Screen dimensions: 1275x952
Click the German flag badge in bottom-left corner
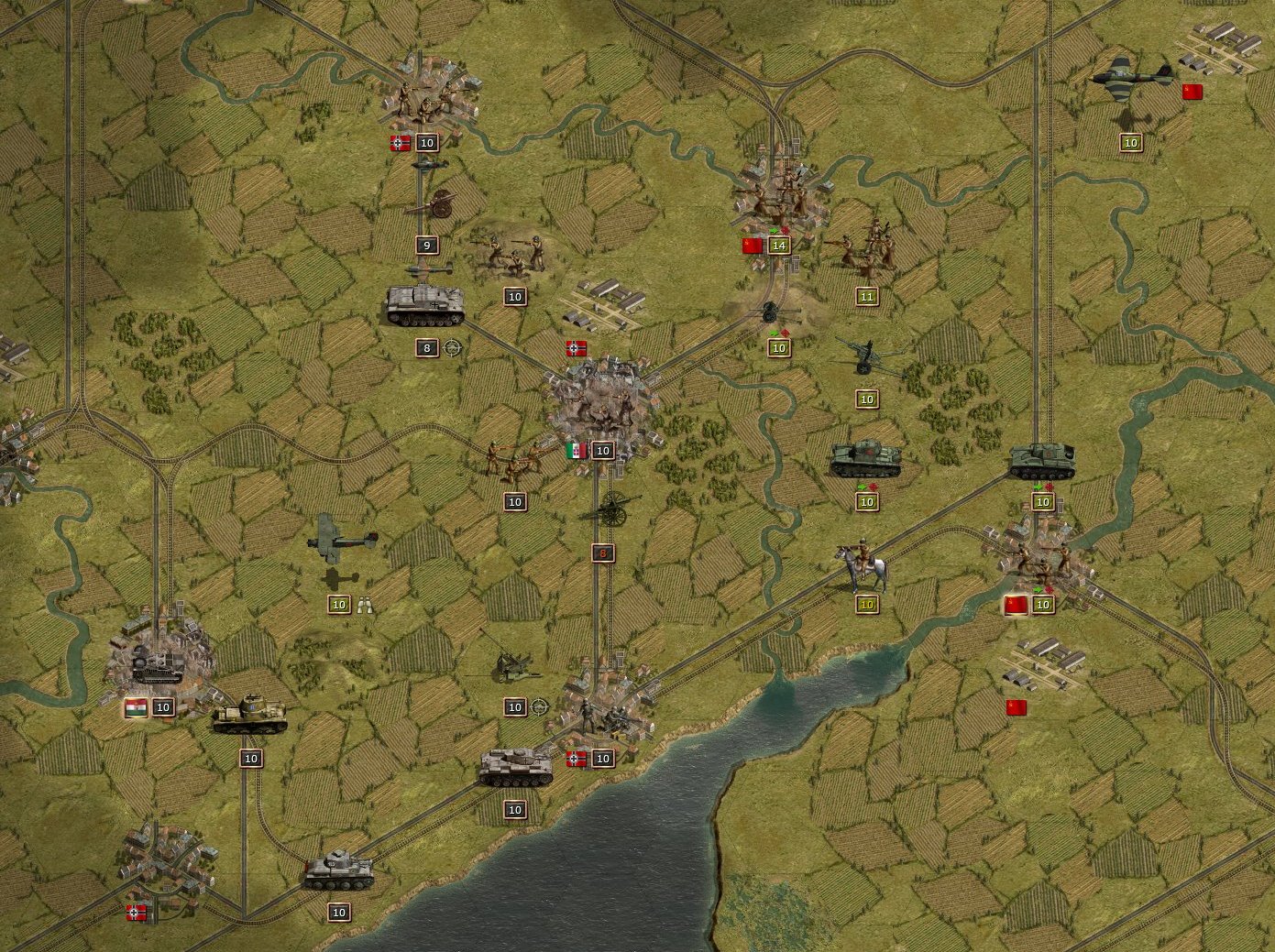pos(135,912)
